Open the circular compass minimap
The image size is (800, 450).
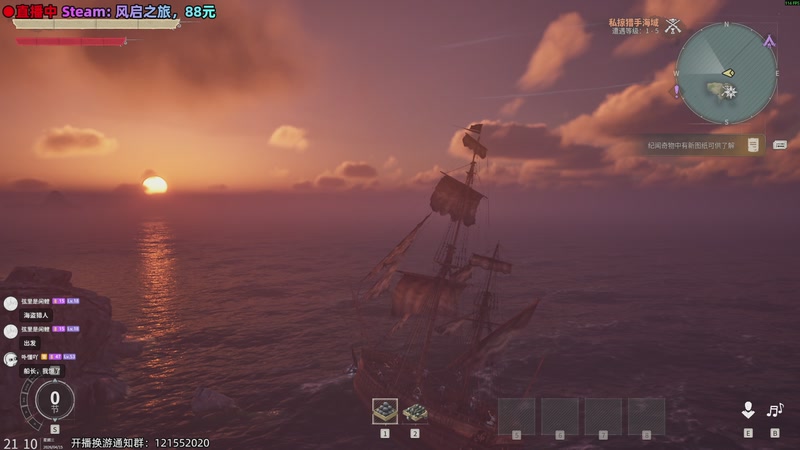click(x=726, y=73)
